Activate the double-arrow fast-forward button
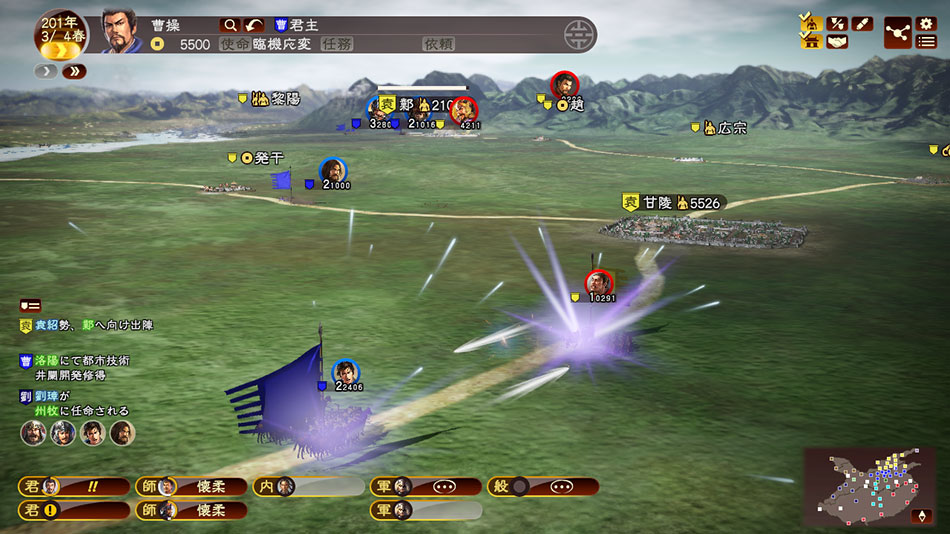 tap(74, 71)
